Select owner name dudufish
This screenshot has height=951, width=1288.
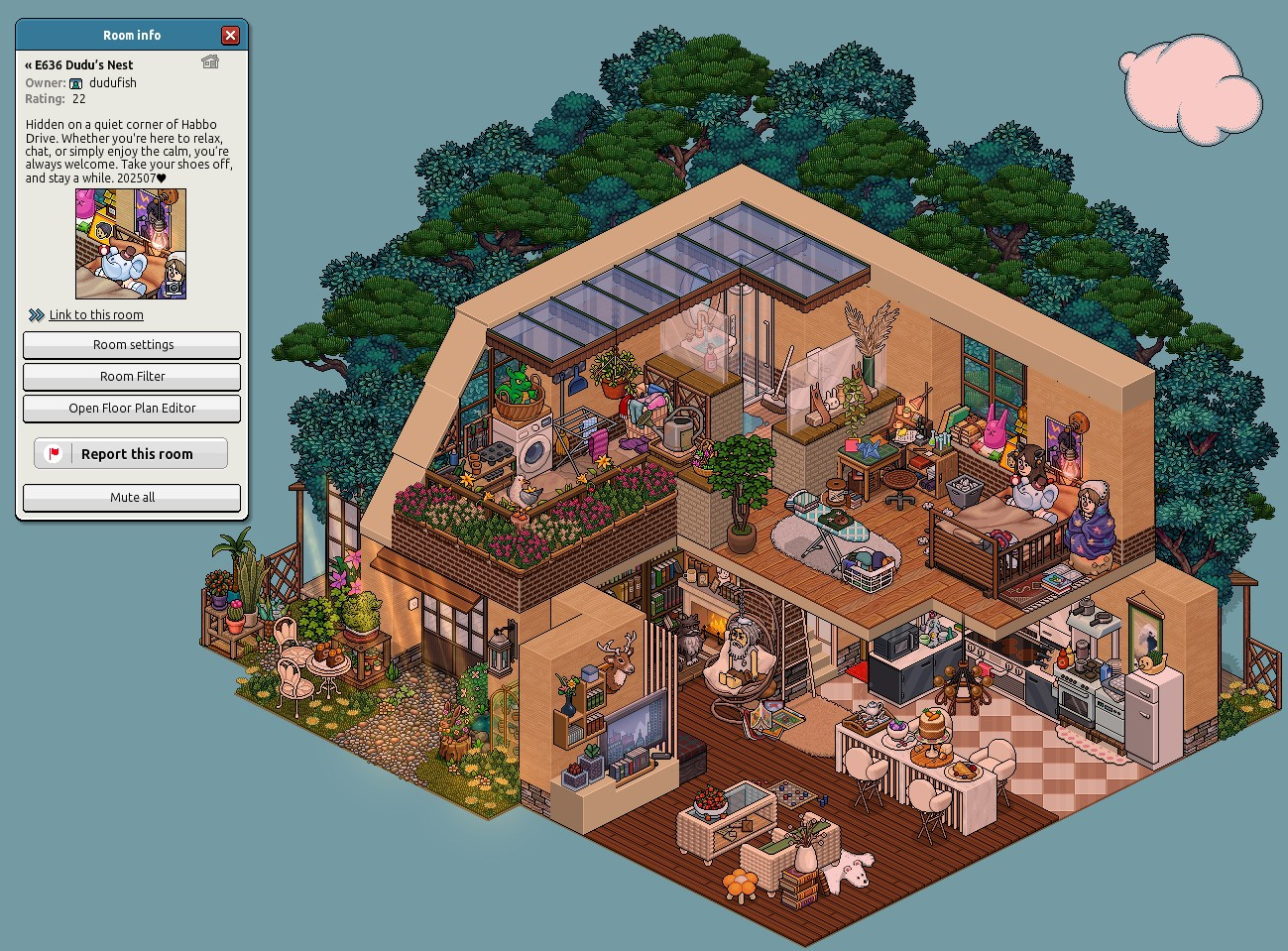113,83
